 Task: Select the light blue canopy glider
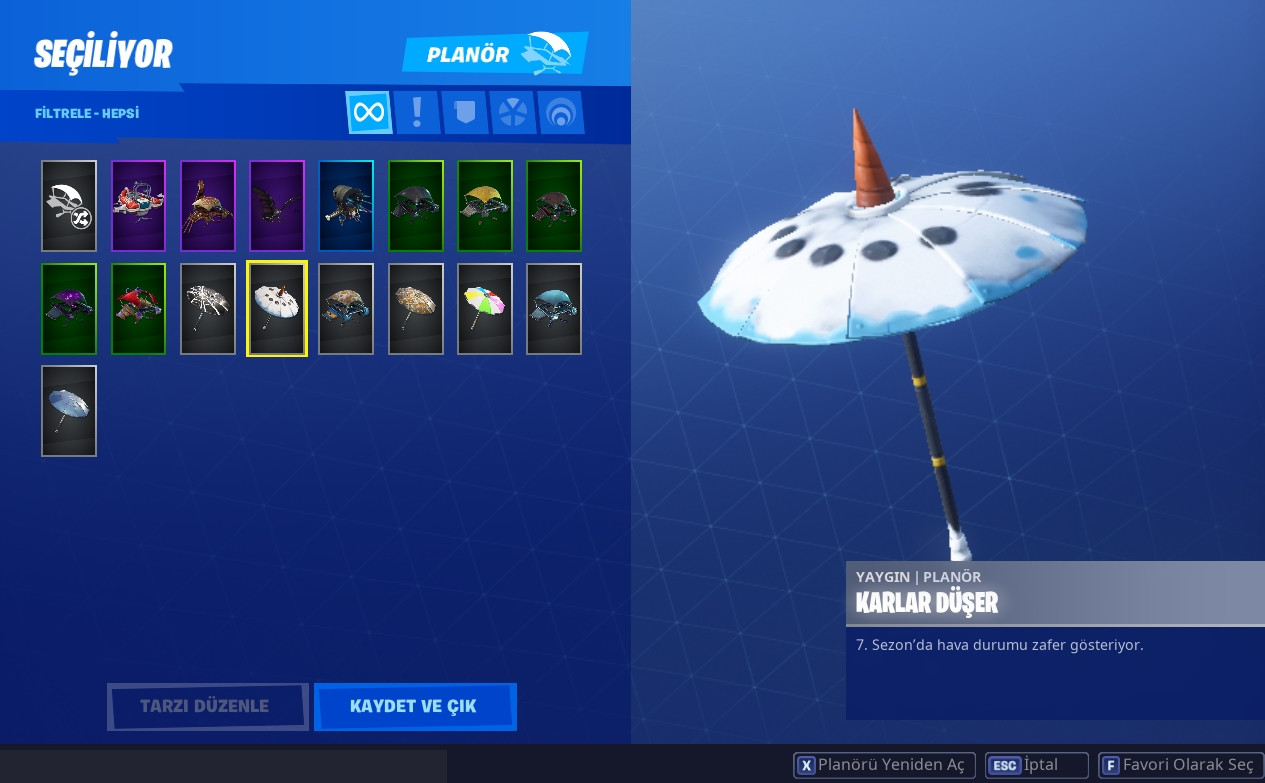click(x=554, y=309)
